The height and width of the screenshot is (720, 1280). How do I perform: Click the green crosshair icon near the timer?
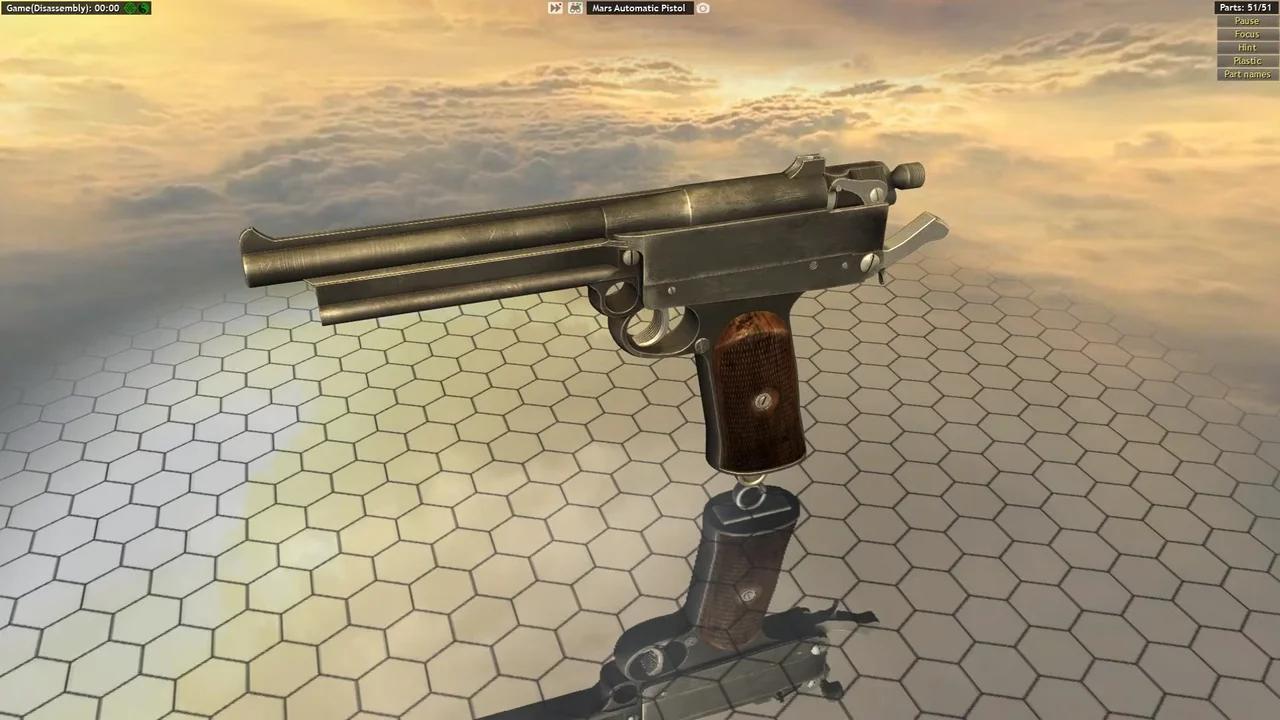point(131,8)
